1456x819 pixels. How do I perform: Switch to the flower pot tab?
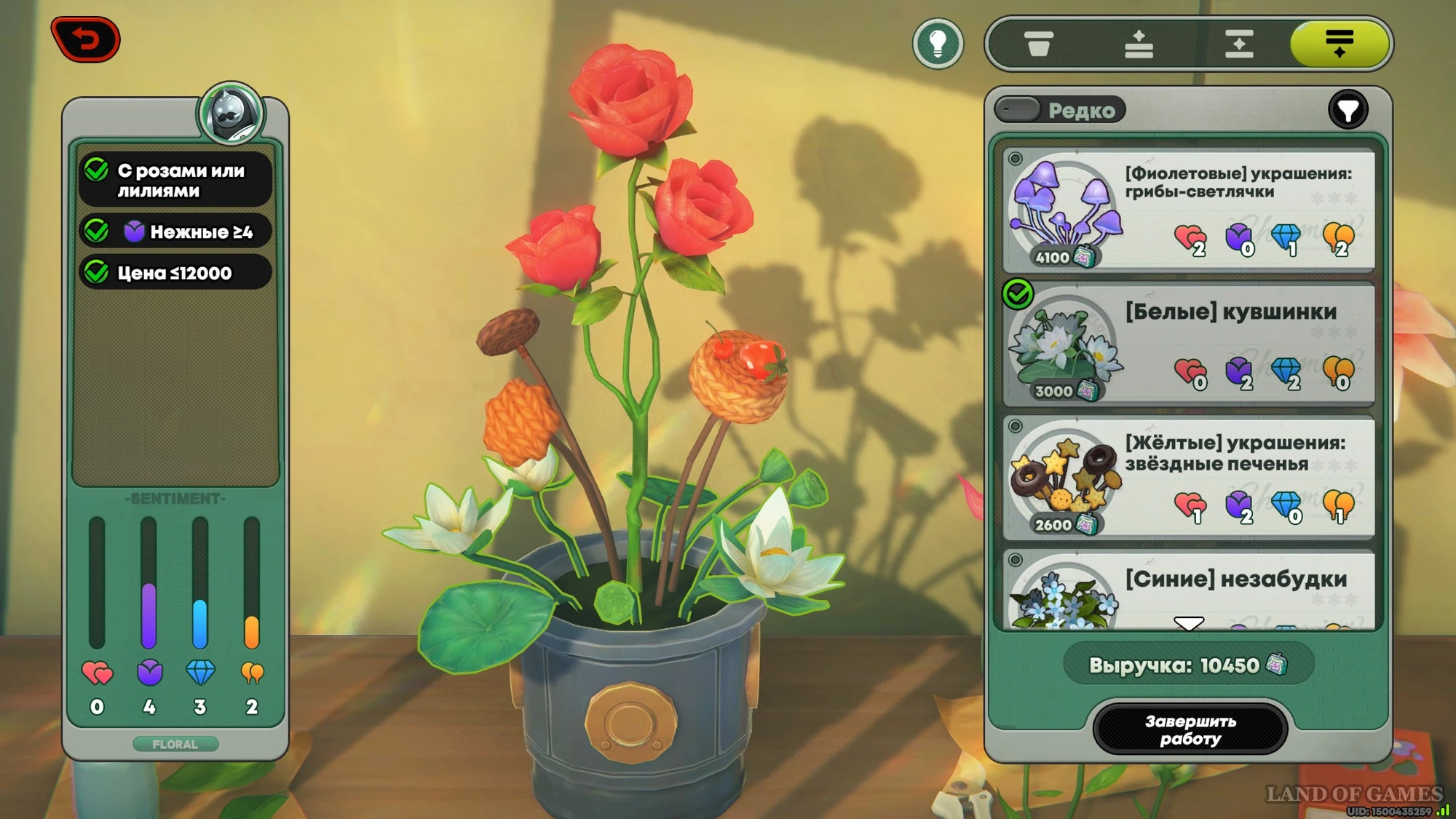(x=1038, y=44)
